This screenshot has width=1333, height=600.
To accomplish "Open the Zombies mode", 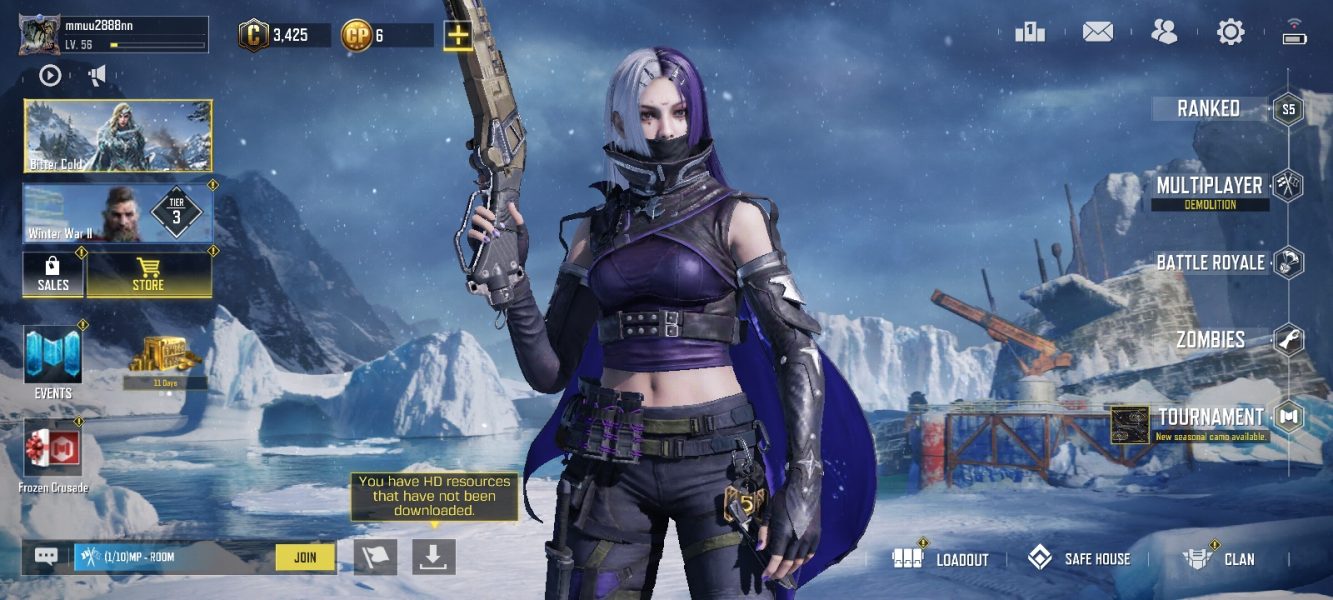I will tap(1212, 340).
